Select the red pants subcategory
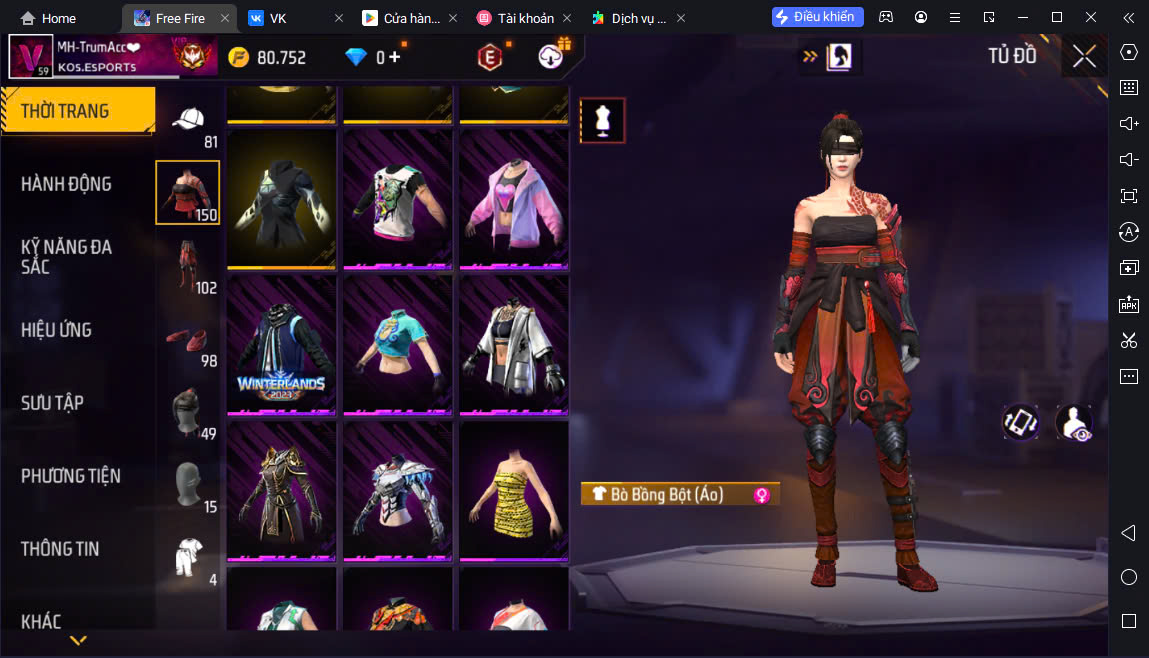The width and height of the screenshot is (1149, 658). pyautogui.click(x=187, y=266)
